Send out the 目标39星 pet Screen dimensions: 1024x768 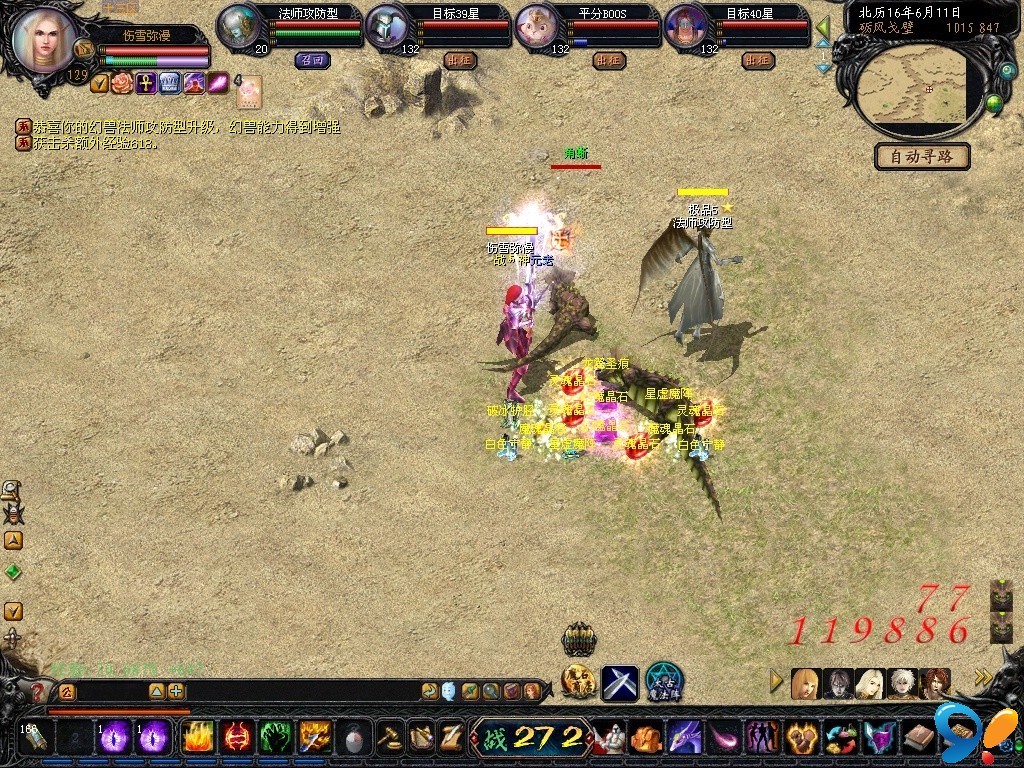pyautogui.click(x=459, y=60)
